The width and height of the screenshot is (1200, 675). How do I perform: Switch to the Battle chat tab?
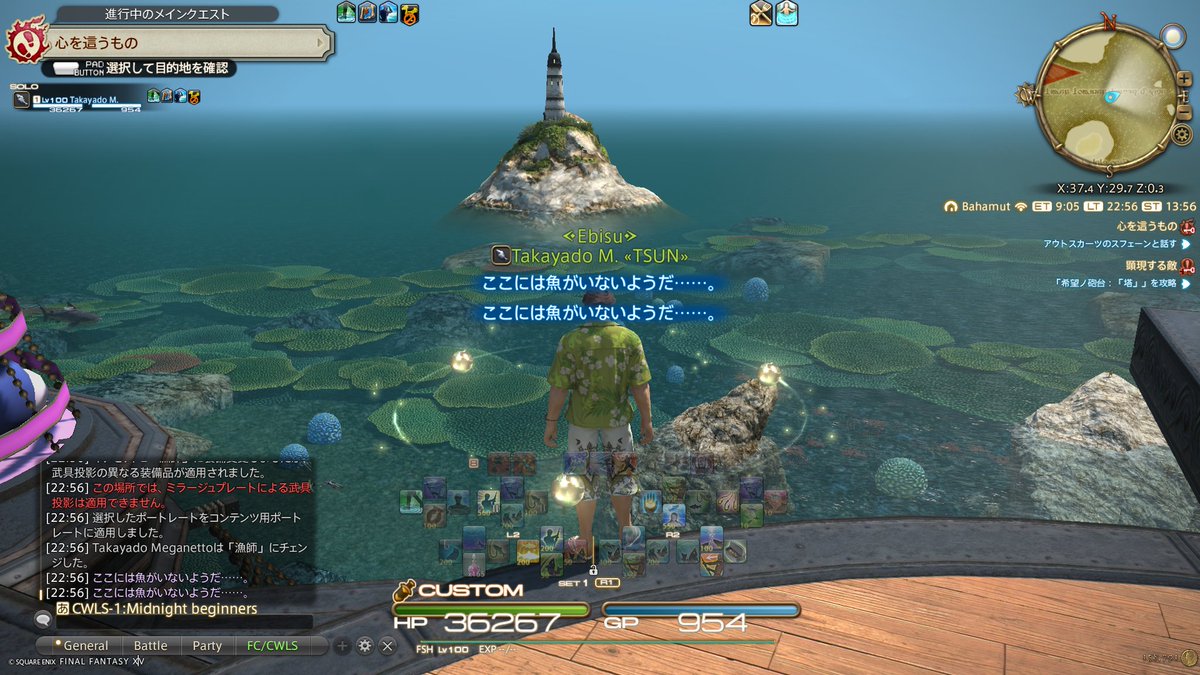pyautogui.click(x=150, y=645)
